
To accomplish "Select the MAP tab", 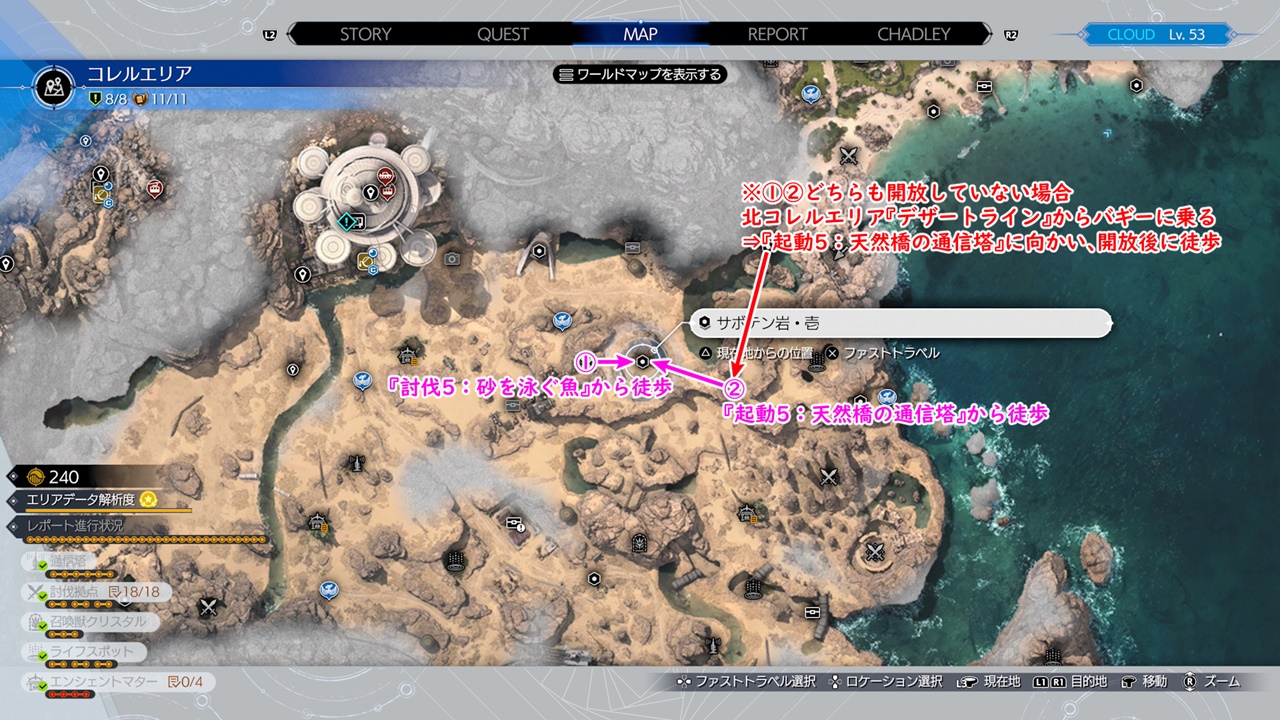I will click(x=640, y=34).
